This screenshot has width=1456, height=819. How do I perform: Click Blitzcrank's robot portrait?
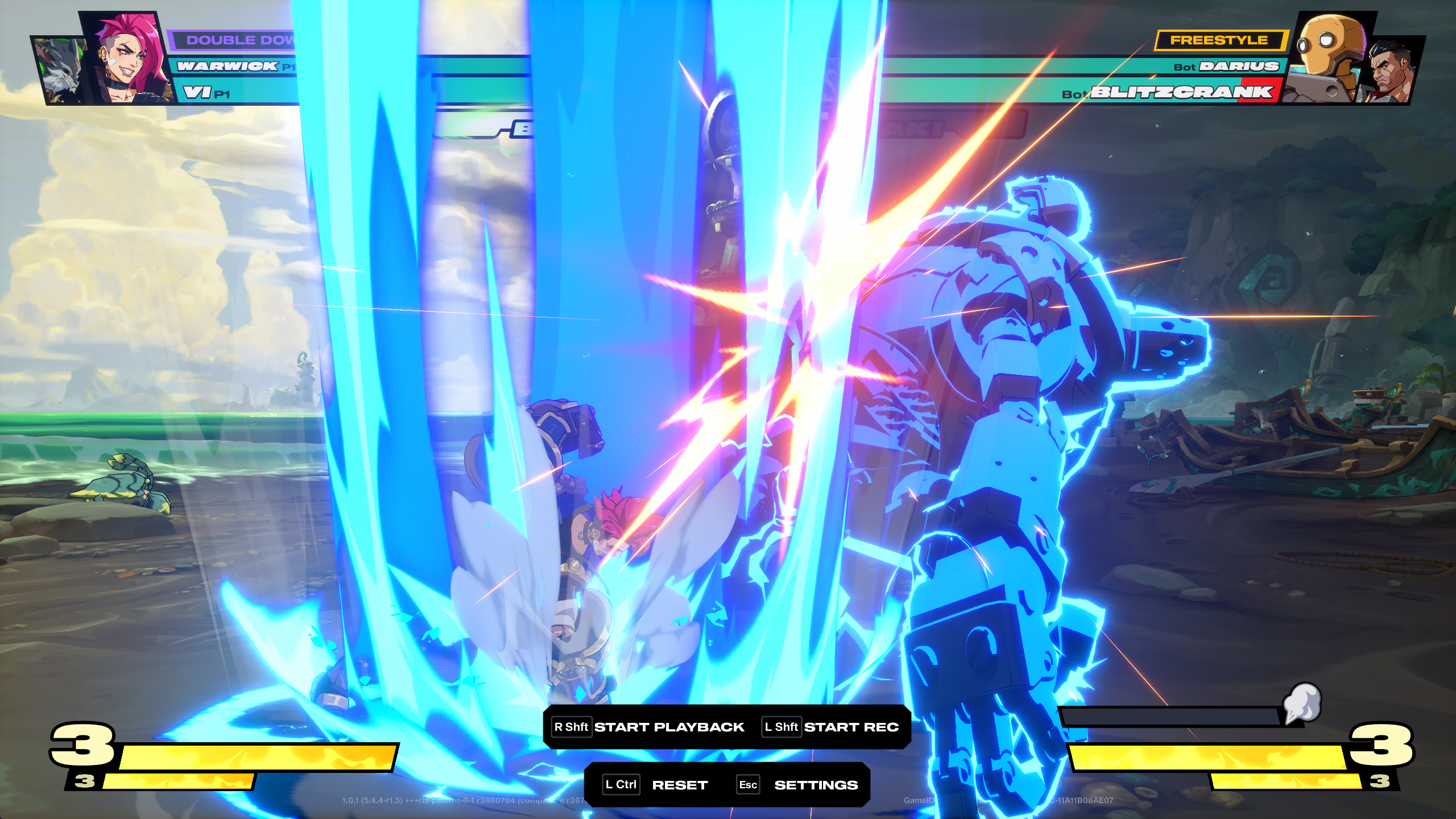1328,57
